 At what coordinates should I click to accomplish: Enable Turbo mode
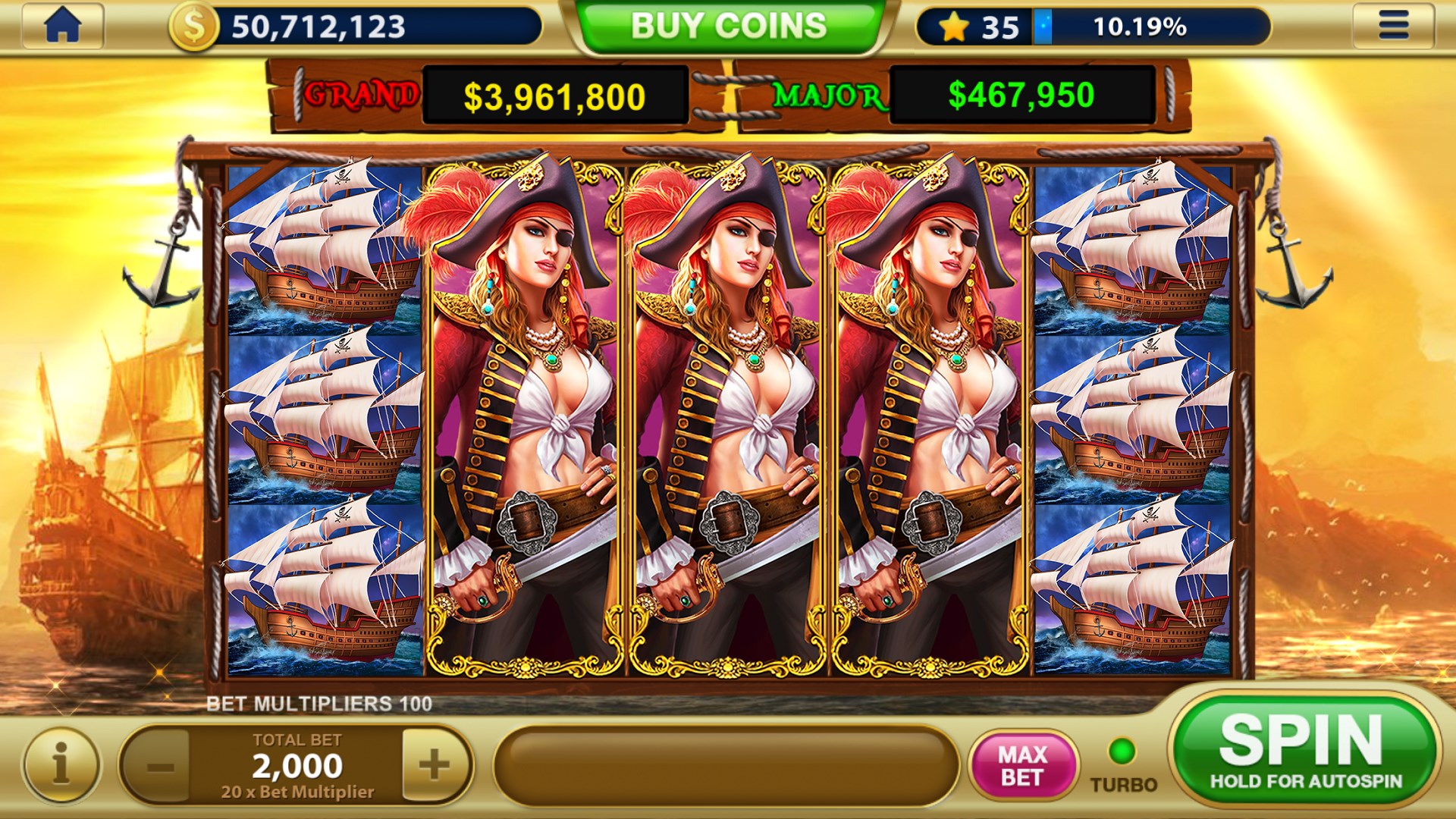pos(1122,755)
